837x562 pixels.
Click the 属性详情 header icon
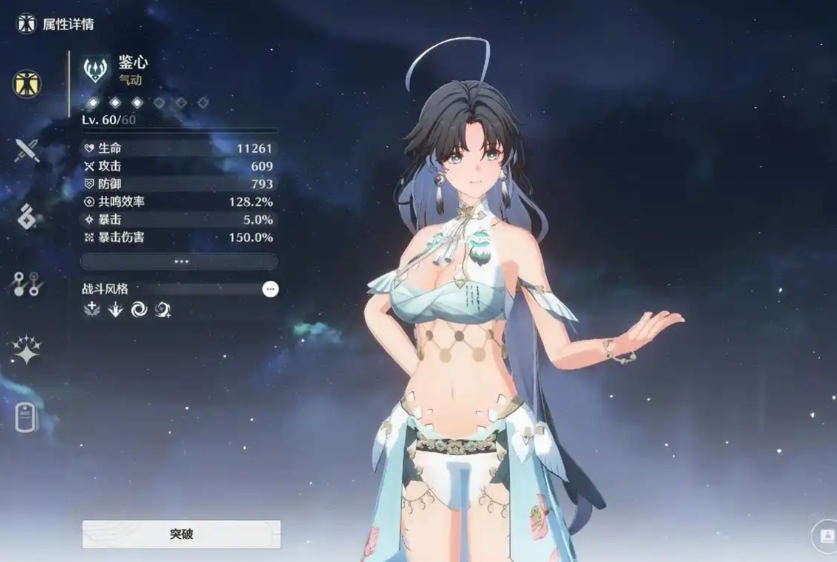[x=26, y=22]
